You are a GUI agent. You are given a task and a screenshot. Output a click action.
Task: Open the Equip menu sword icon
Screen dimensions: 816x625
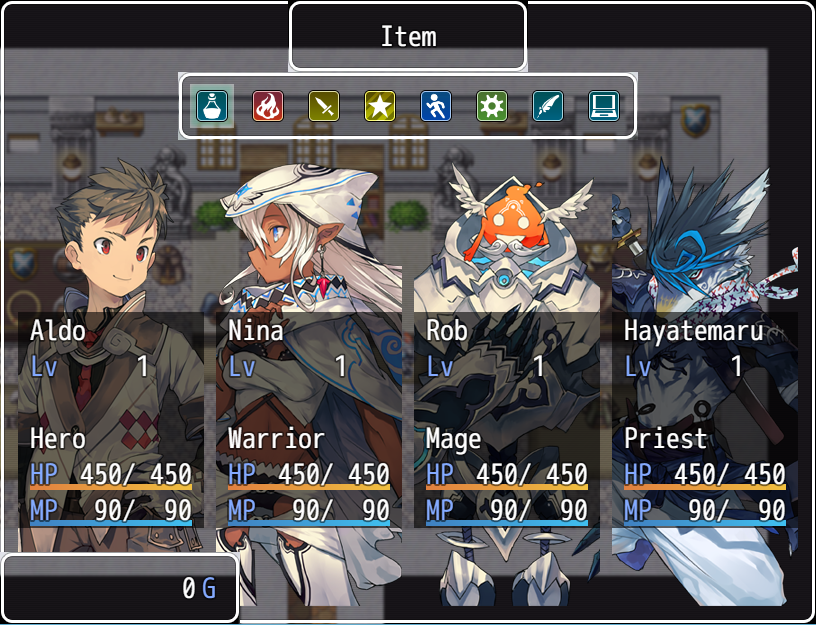pyautogui.click(x=324, y=105)
